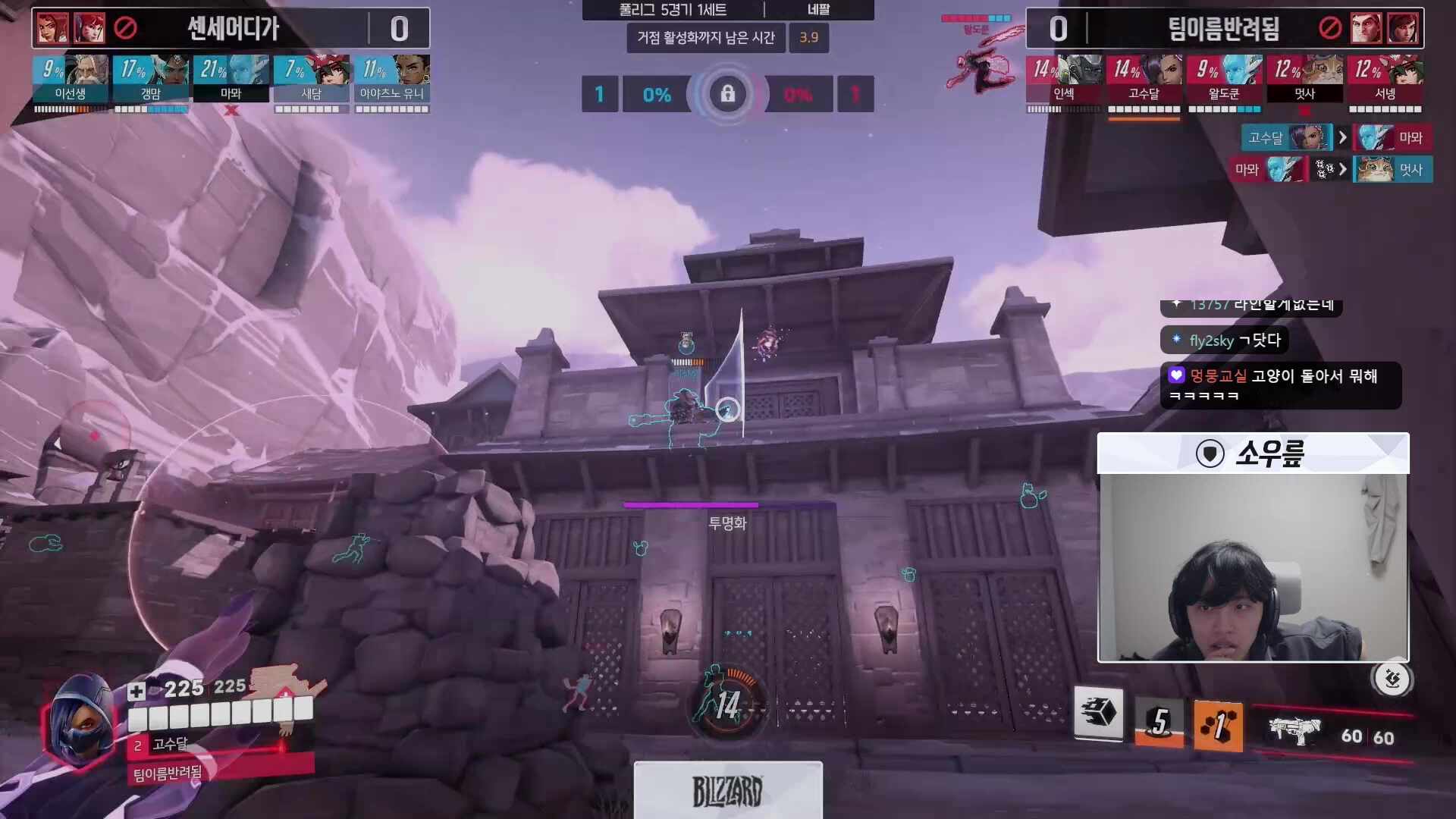Click the objective lock icon
Viewport: 1456px width, 819px height.
click(727, 94)
